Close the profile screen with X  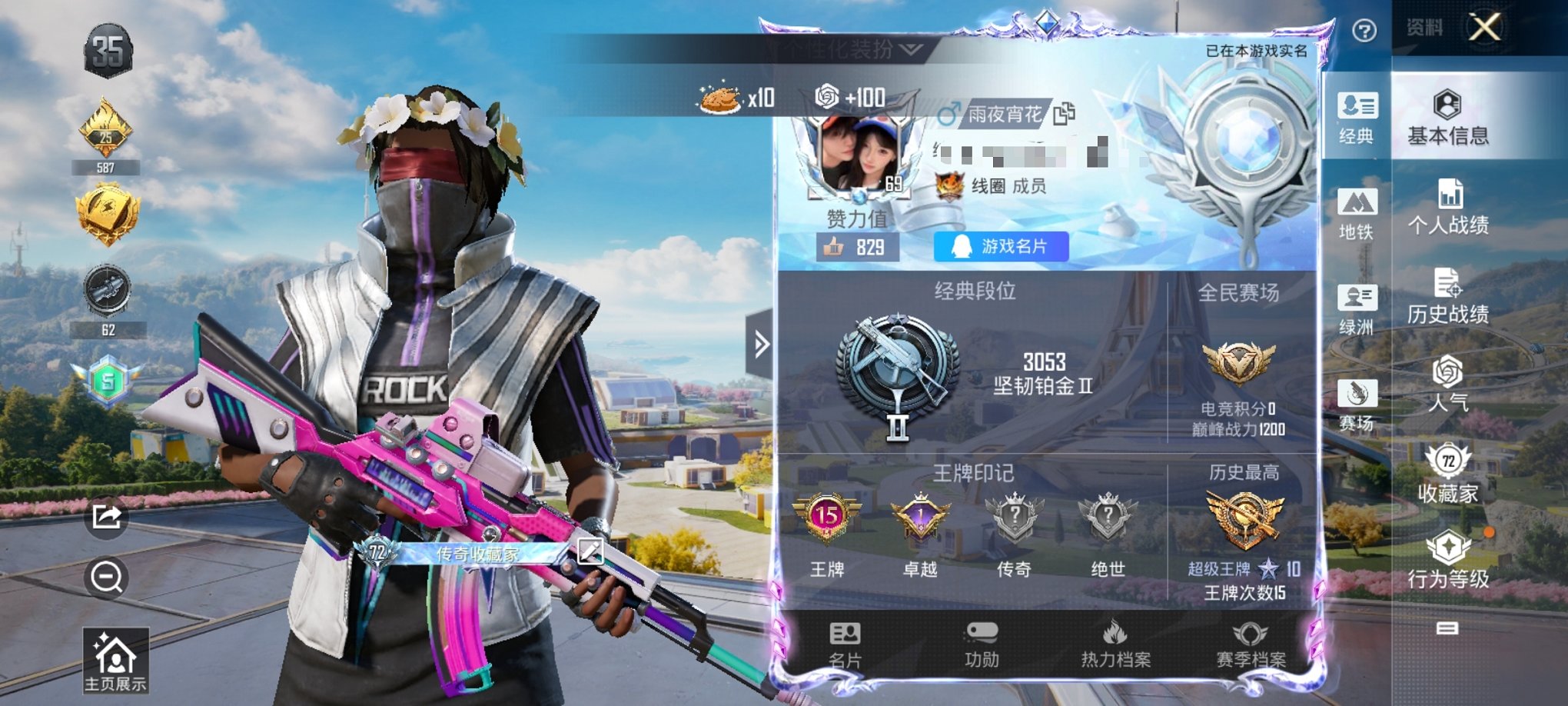[x=1484, y=28]
